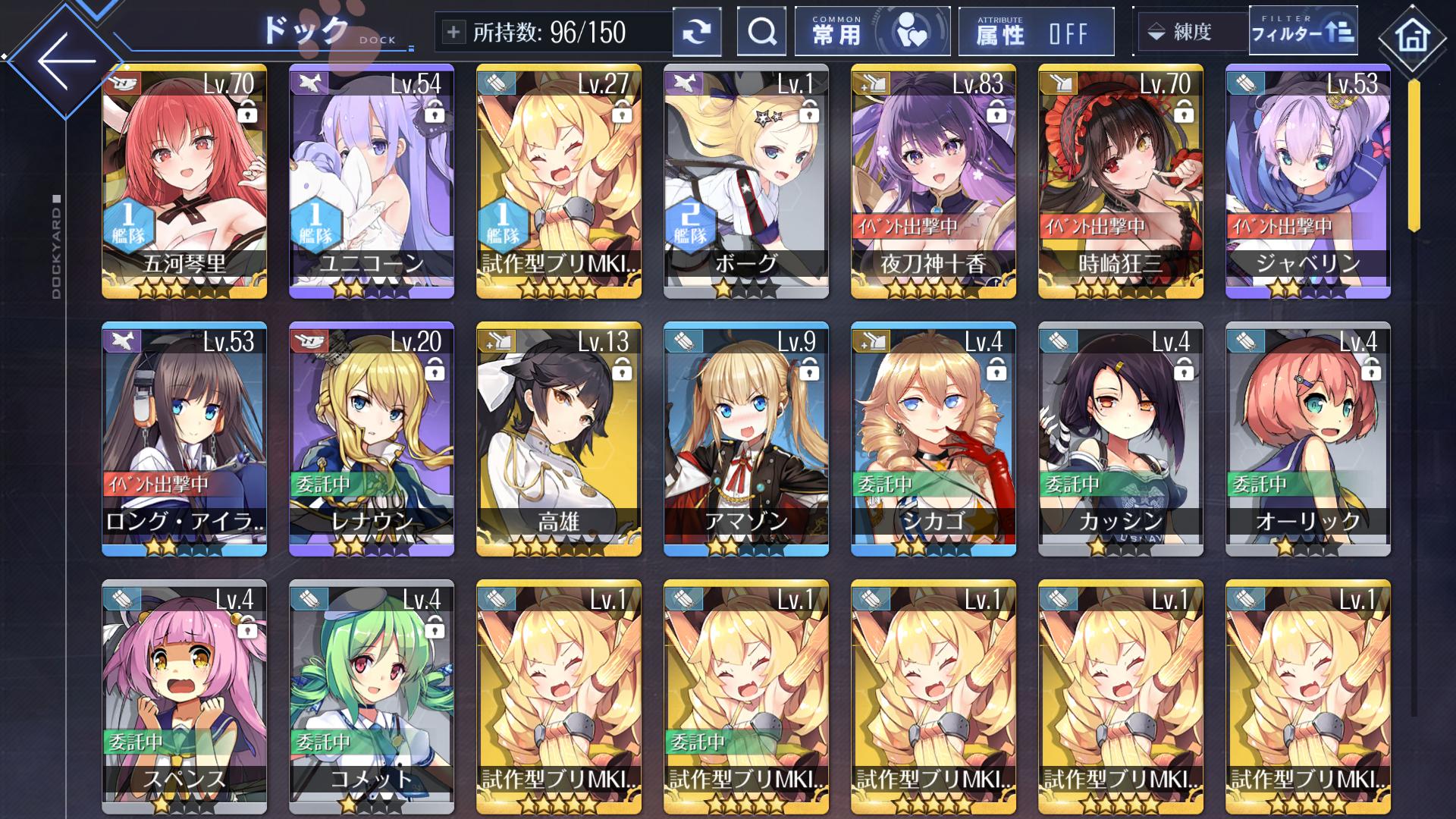Open the ship search magnifier
Screen dimensions: 1456x819
click(761, 32)
